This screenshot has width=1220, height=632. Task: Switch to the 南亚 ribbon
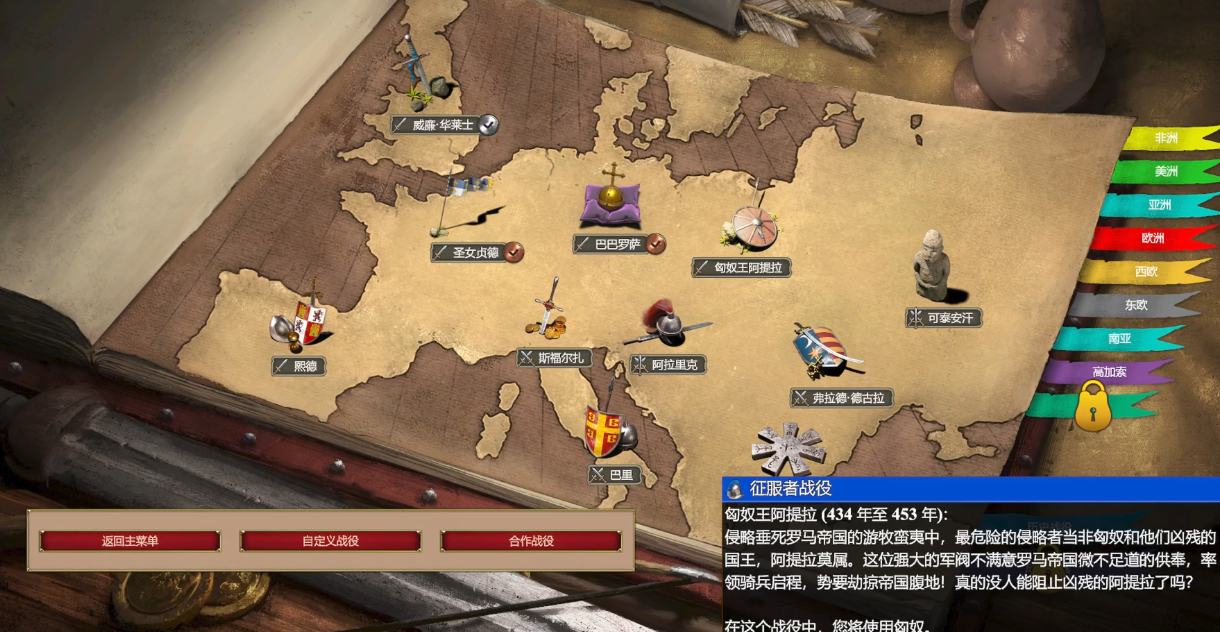point(1120,339)
